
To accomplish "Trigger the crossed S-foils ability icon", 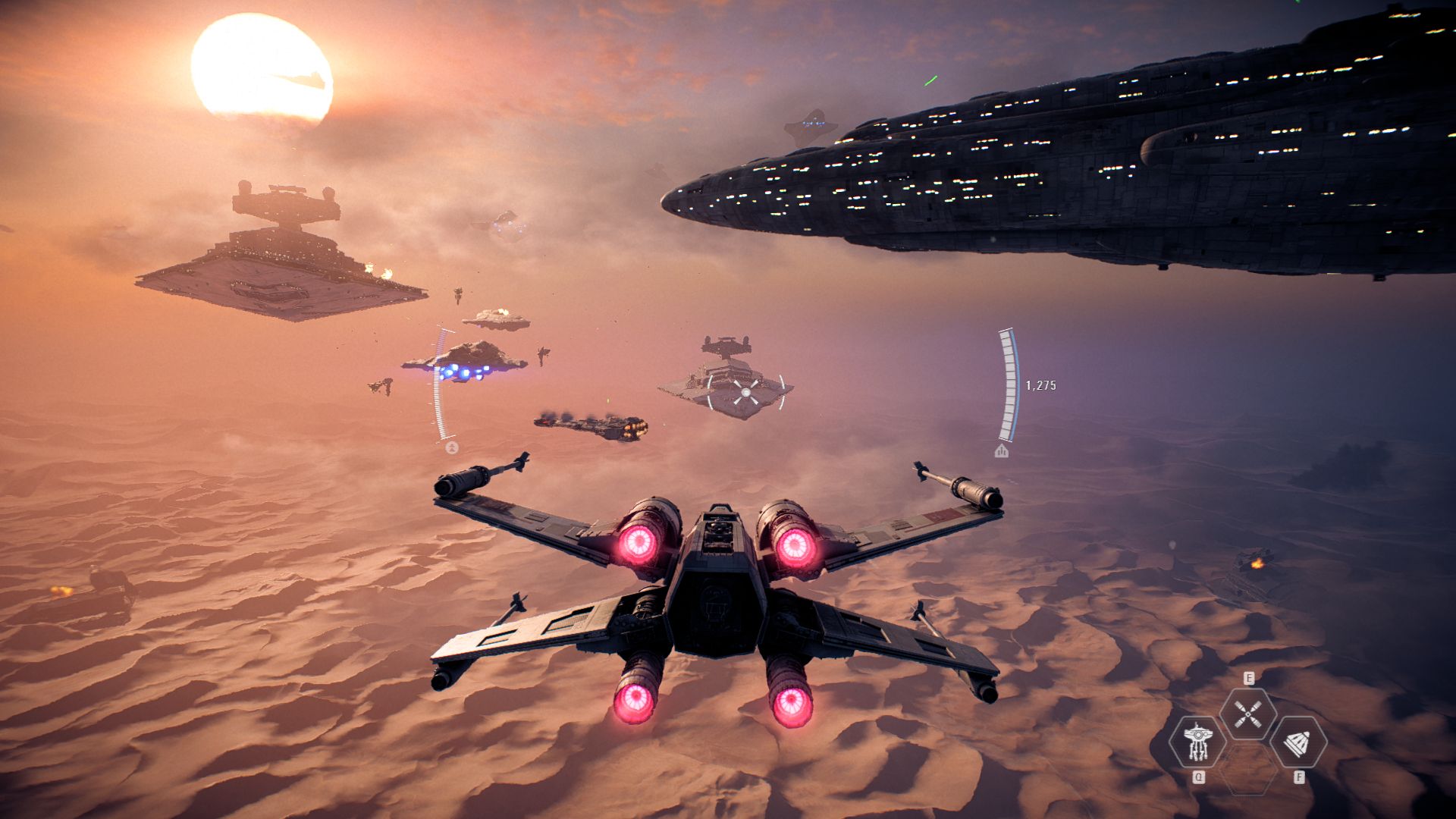I will [x=1247, y=714].
